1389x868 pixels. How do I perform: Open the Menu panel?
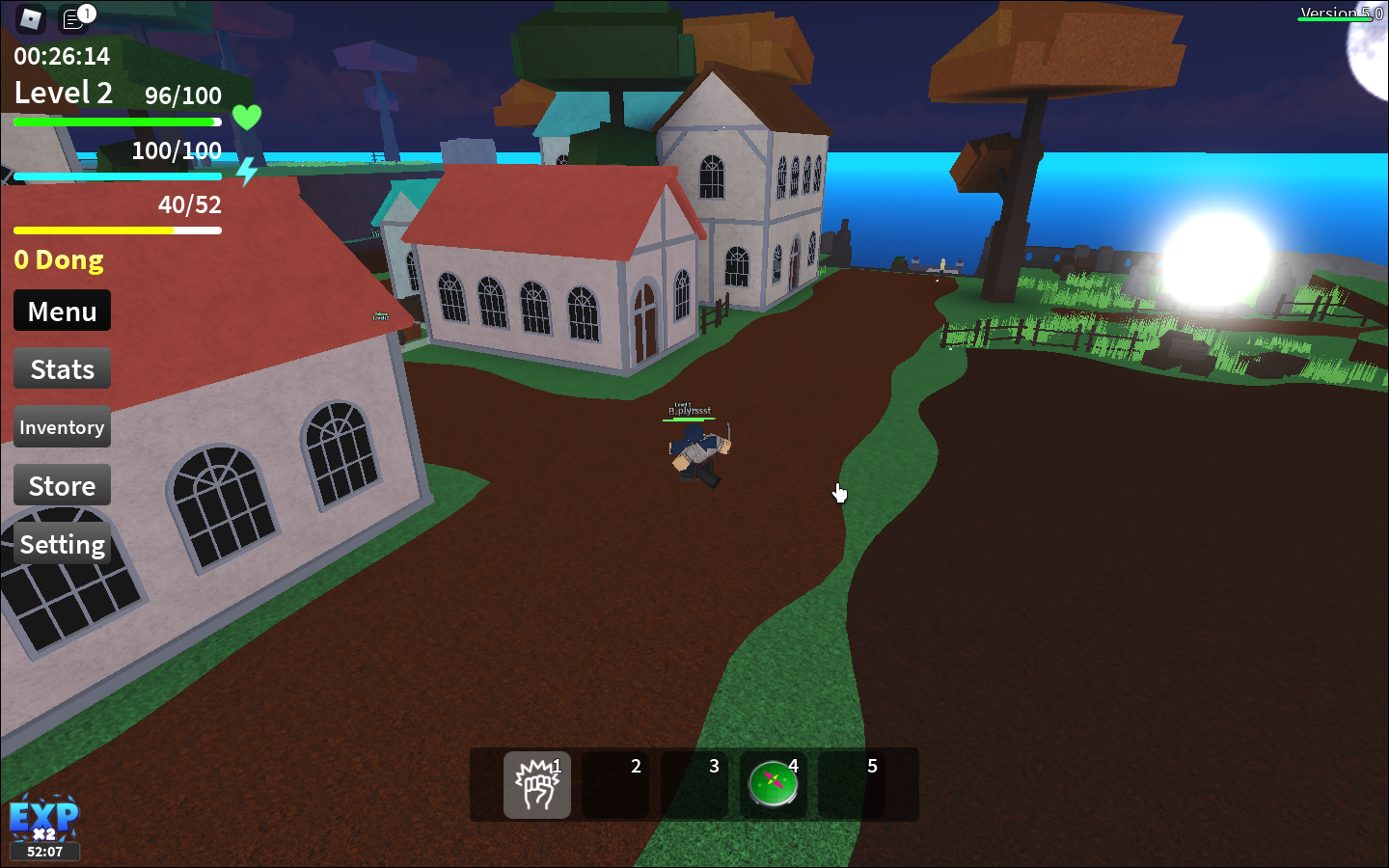(x=62, y=311)
